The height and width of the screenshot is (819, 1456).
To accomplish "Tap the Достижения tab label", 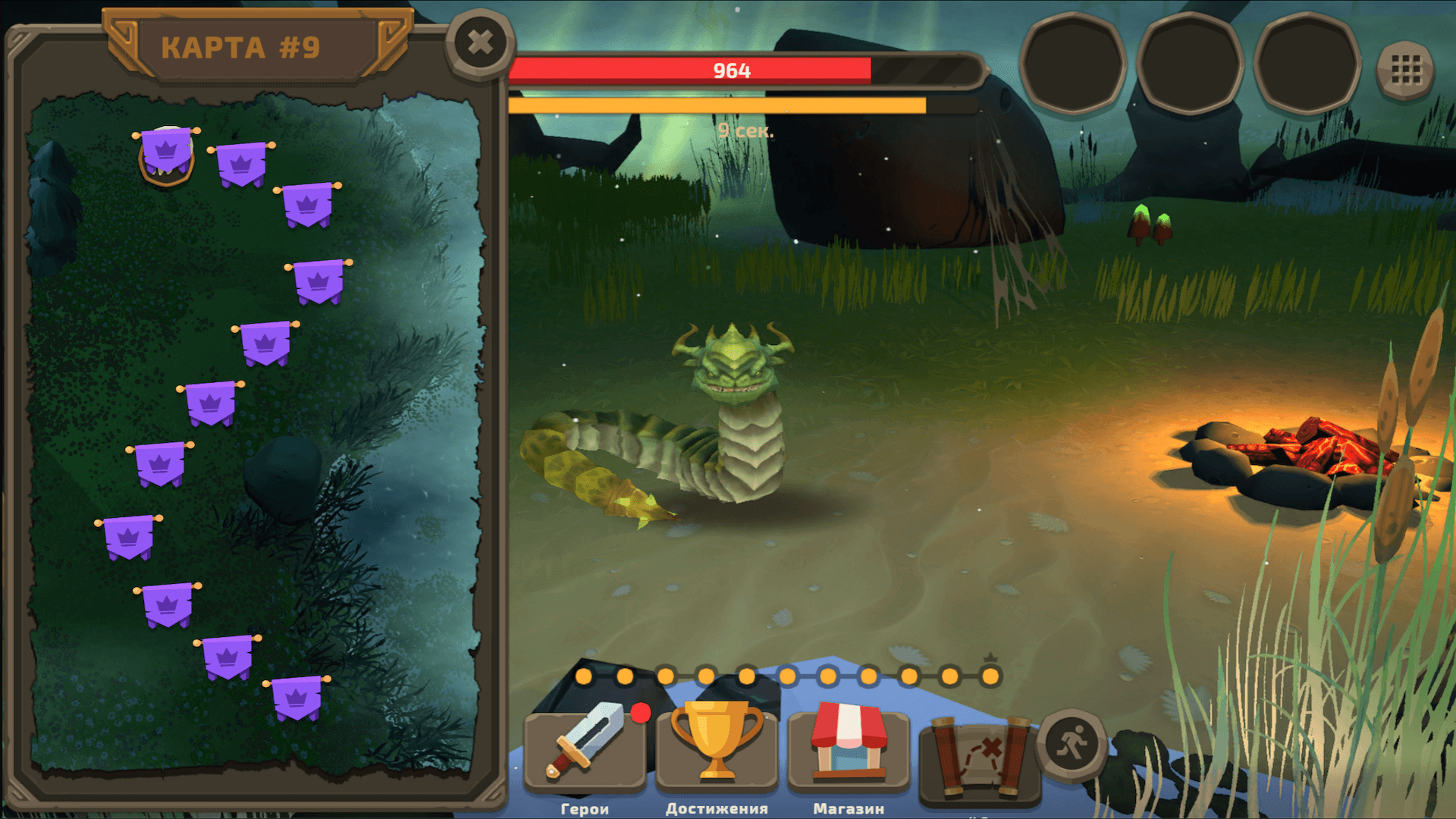I will click(x=716, y=808).
